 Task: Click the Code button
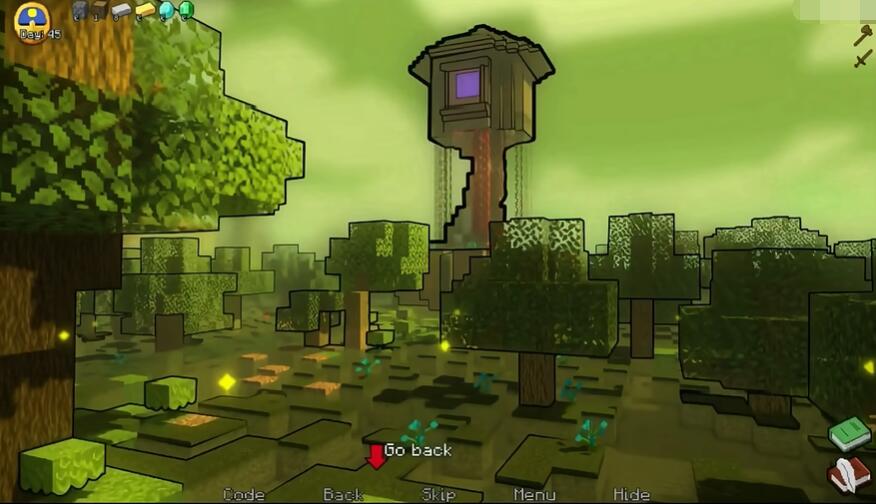coord(243,494)
